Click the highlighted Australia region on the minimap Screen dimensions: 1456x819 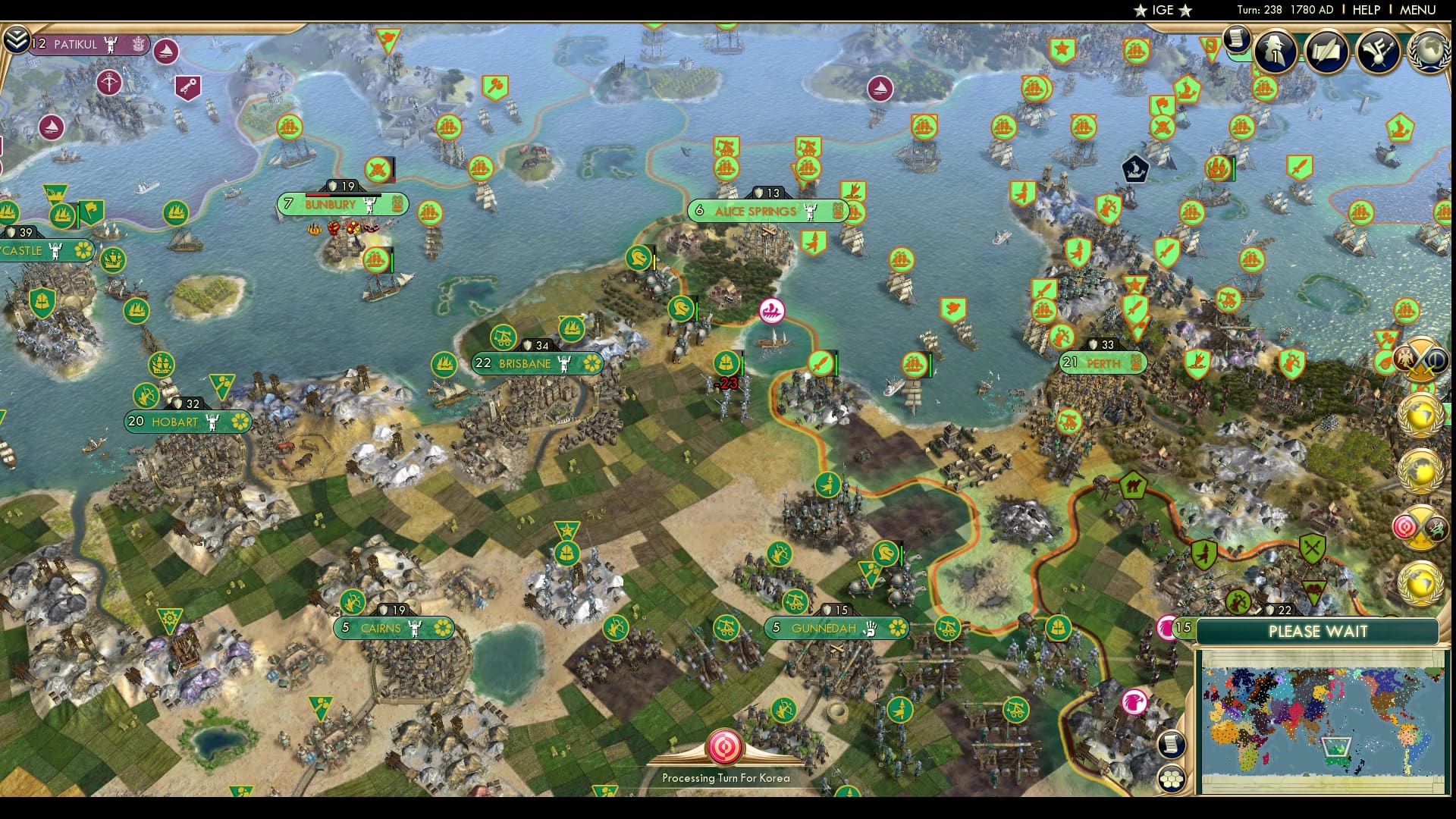tap(1336, 748)
